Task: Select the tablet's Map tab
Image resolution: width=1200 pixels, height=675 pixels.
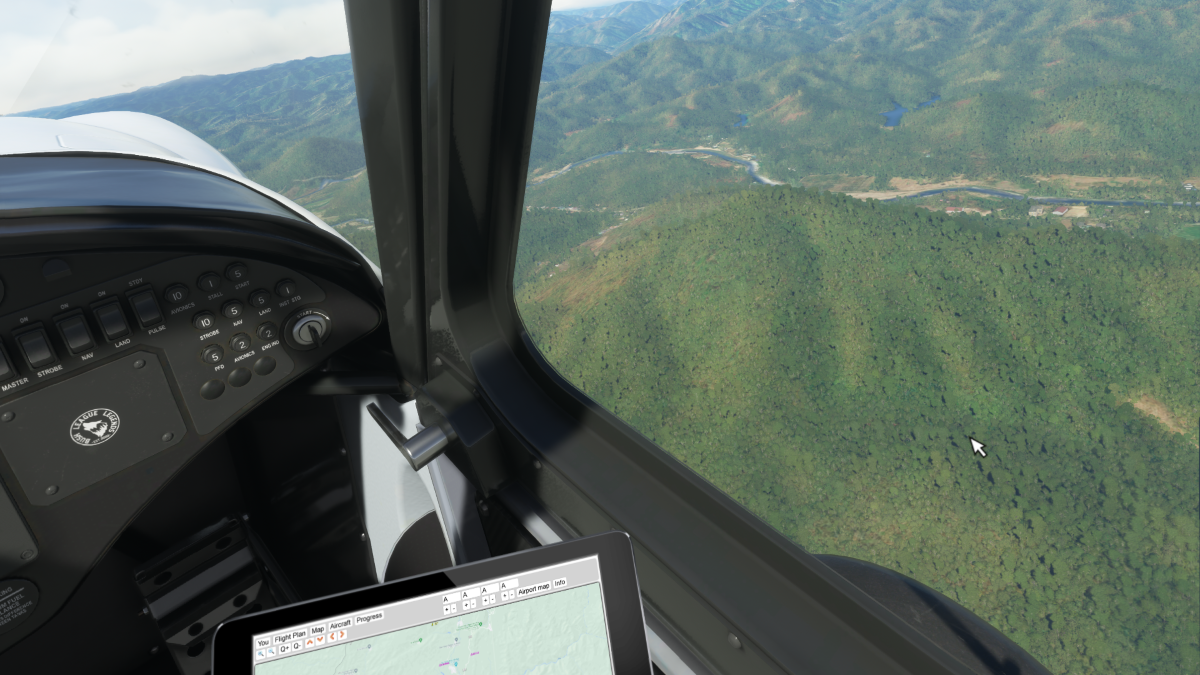Action: point(317,630)
